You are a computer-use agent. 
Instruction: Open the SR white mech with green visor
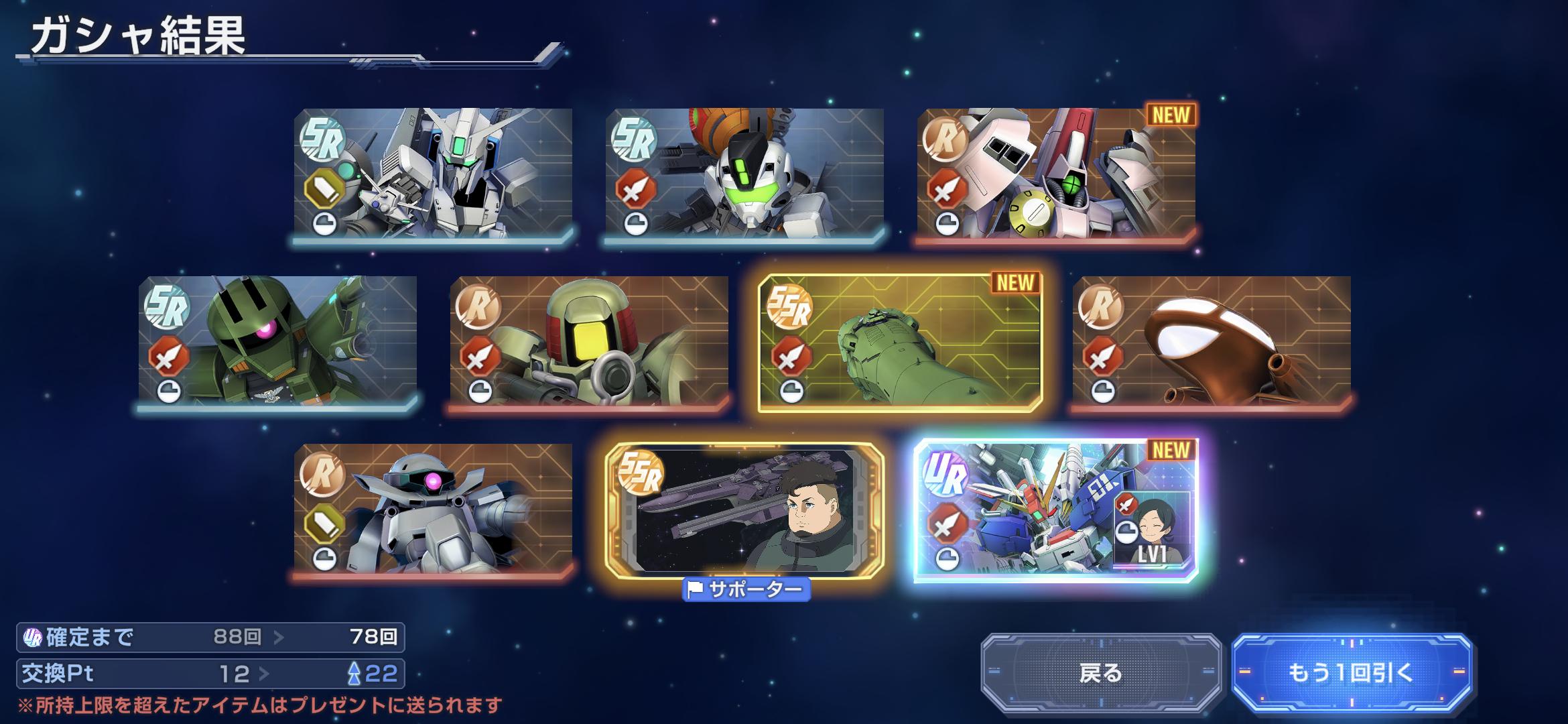click(744, 173)
